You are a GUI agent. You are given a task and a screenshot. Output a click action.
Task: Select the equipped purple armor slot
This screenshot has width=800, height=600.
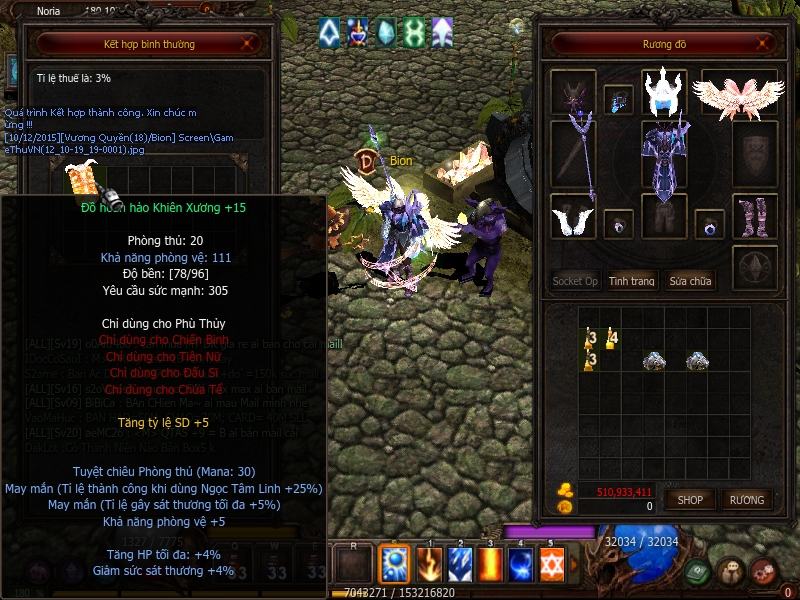(x=663, y=160)
